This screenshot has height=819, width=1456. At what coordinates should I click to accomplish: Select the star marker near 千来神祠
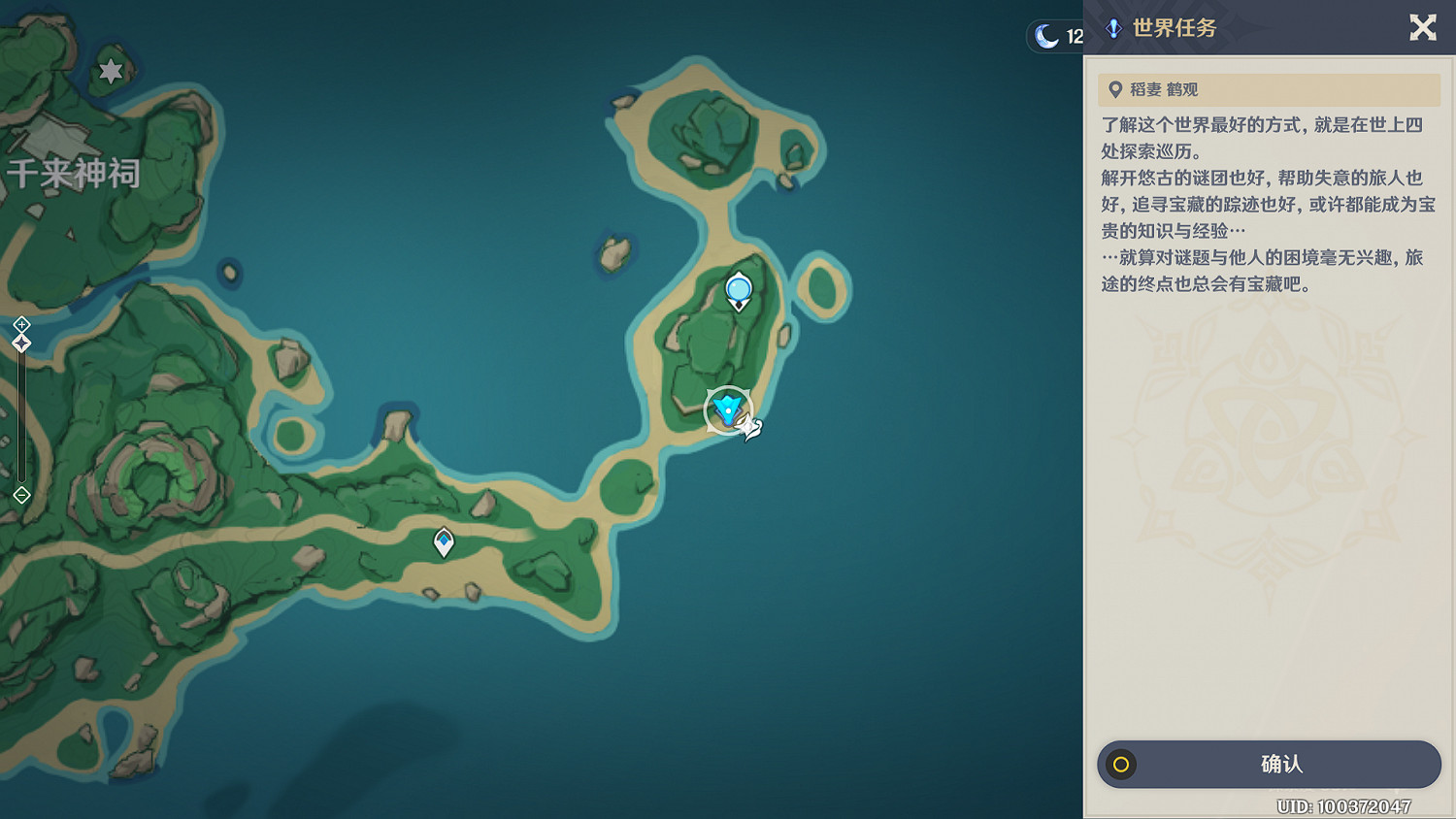(x=111, y=71)
